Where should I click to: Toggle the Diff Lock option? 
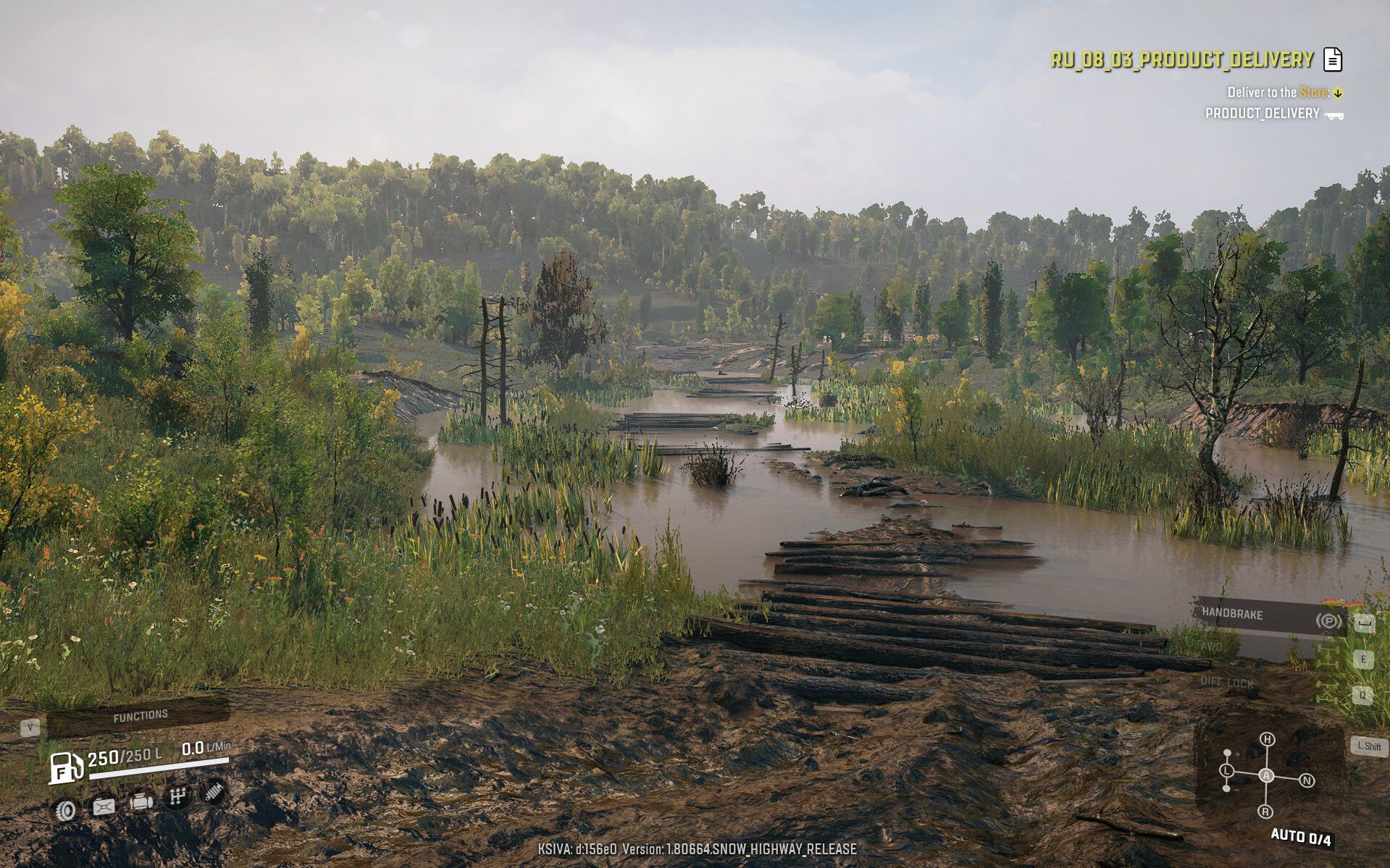pyautogui.click(x=1226, y=682)
